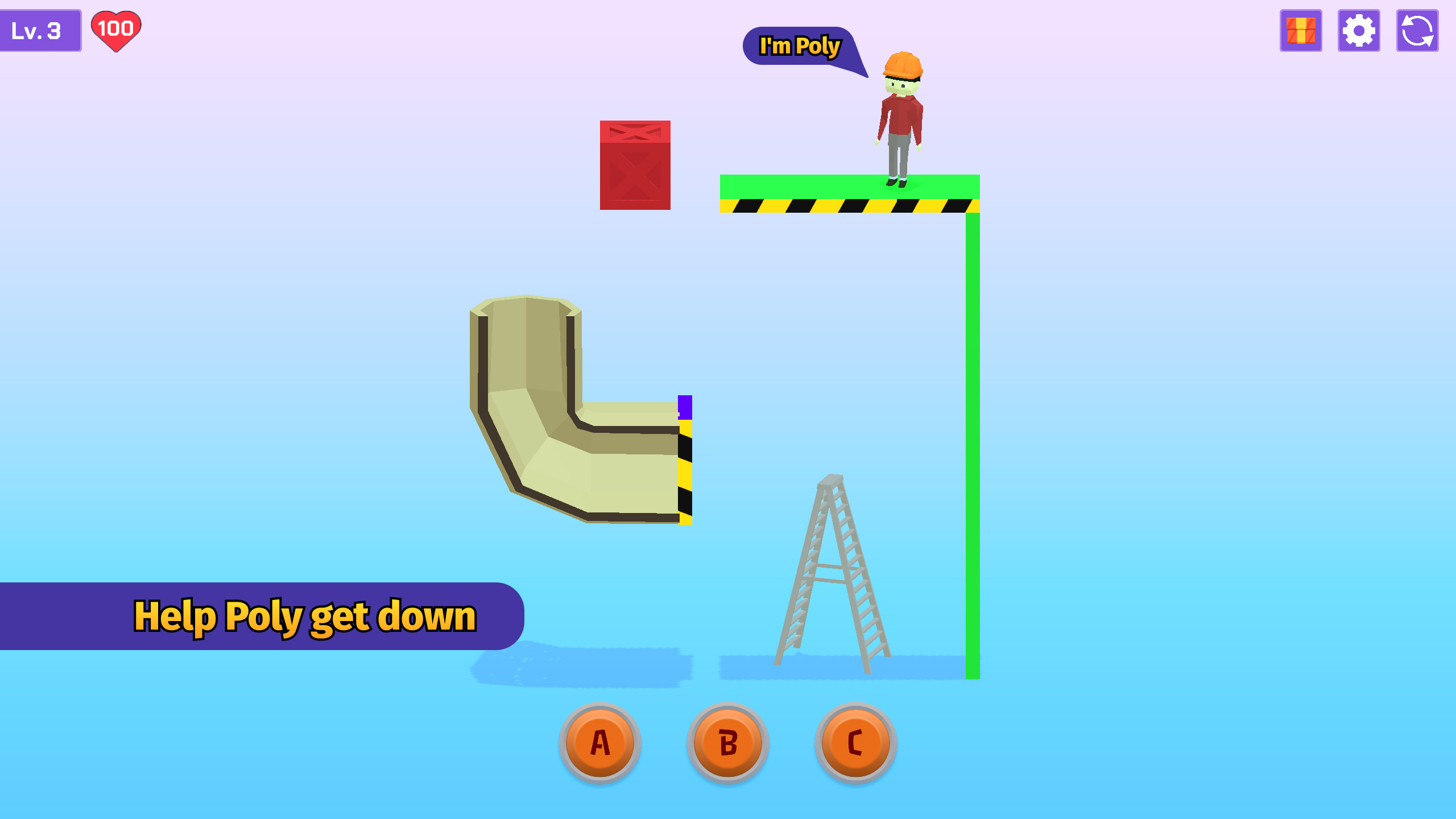Open the settings gear icon
The height and width of the screenshot is (819, 1456).
[1359, 31]
